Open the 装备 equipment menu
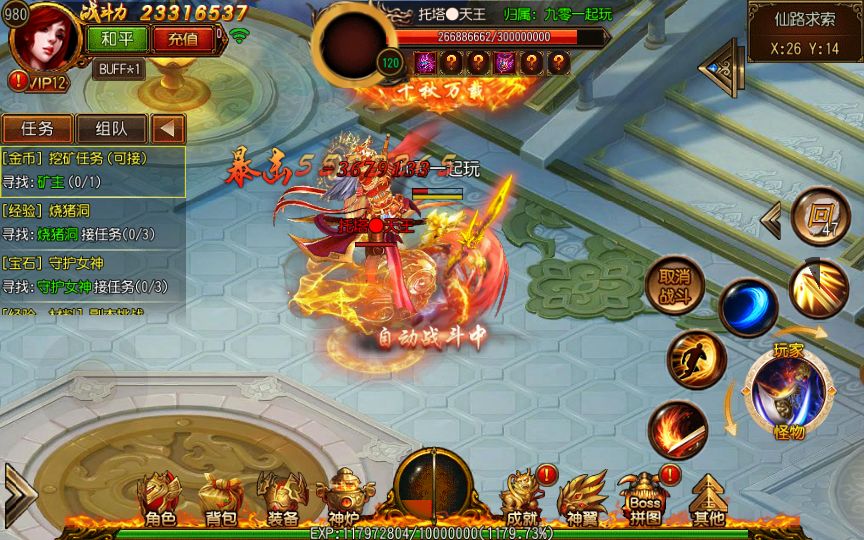Image resolution: width=864 pixels, height=540 pixels. [282, 499]
